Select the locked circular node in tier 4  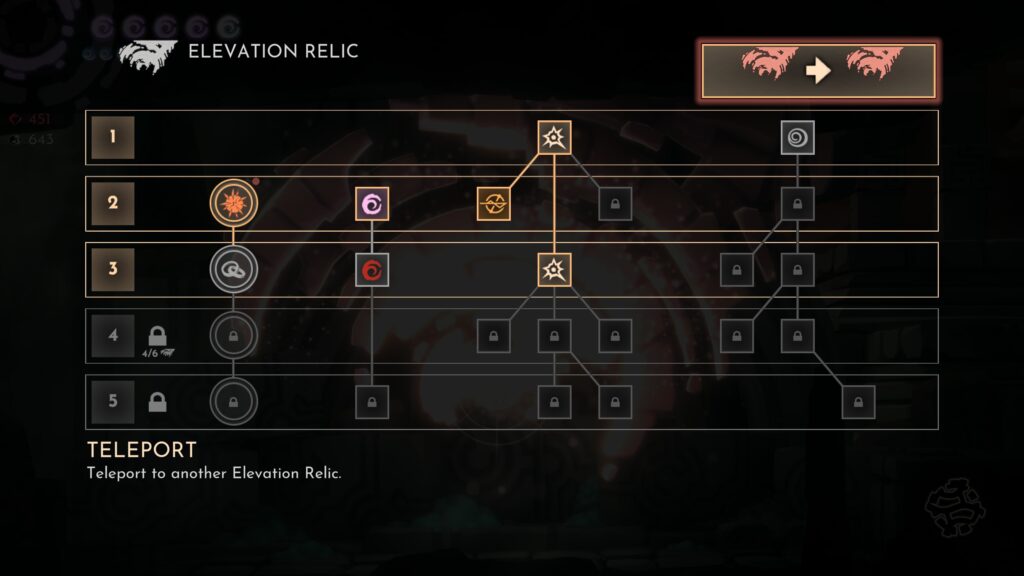point(233,335)
